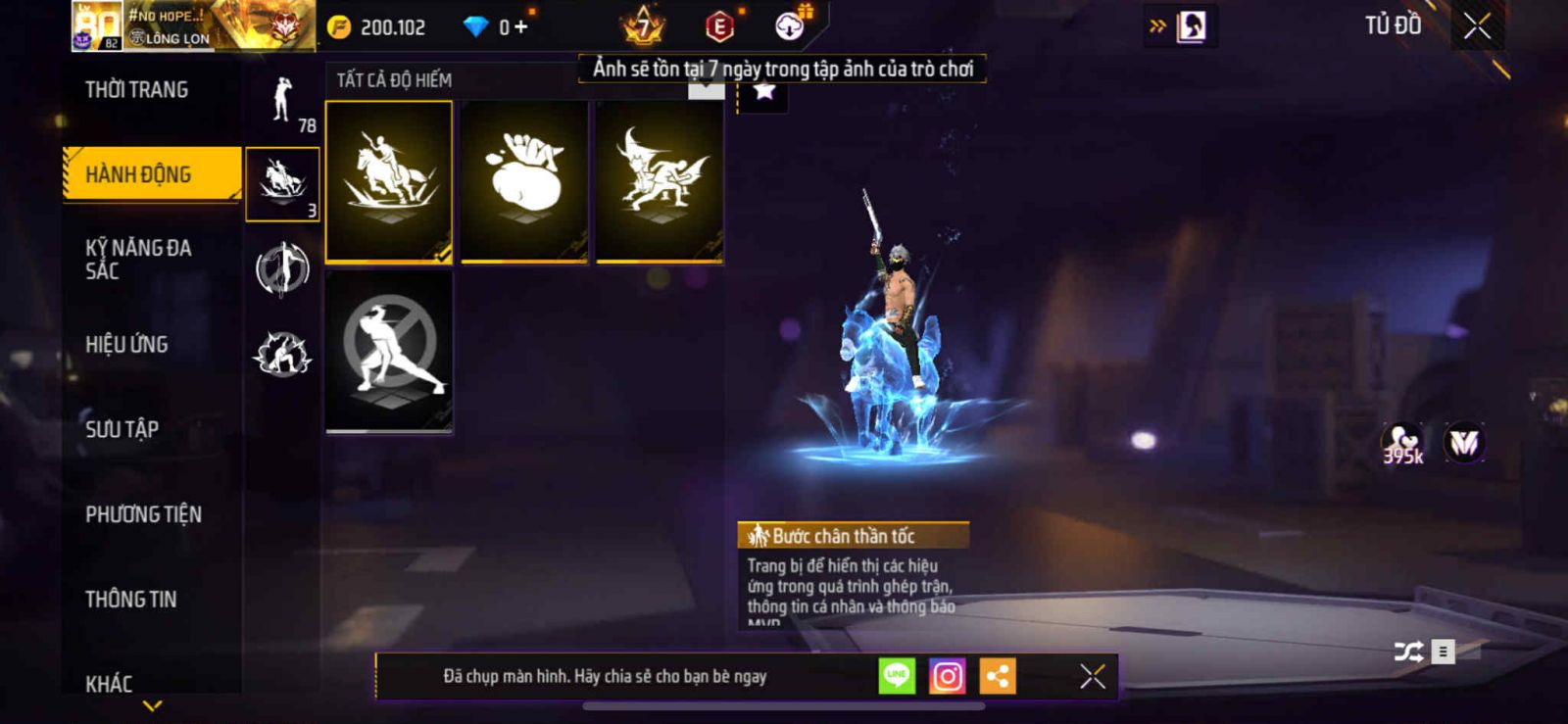Open the orange share options button
The width and height of the screenshot is (1568, 724).
[998, 676]
